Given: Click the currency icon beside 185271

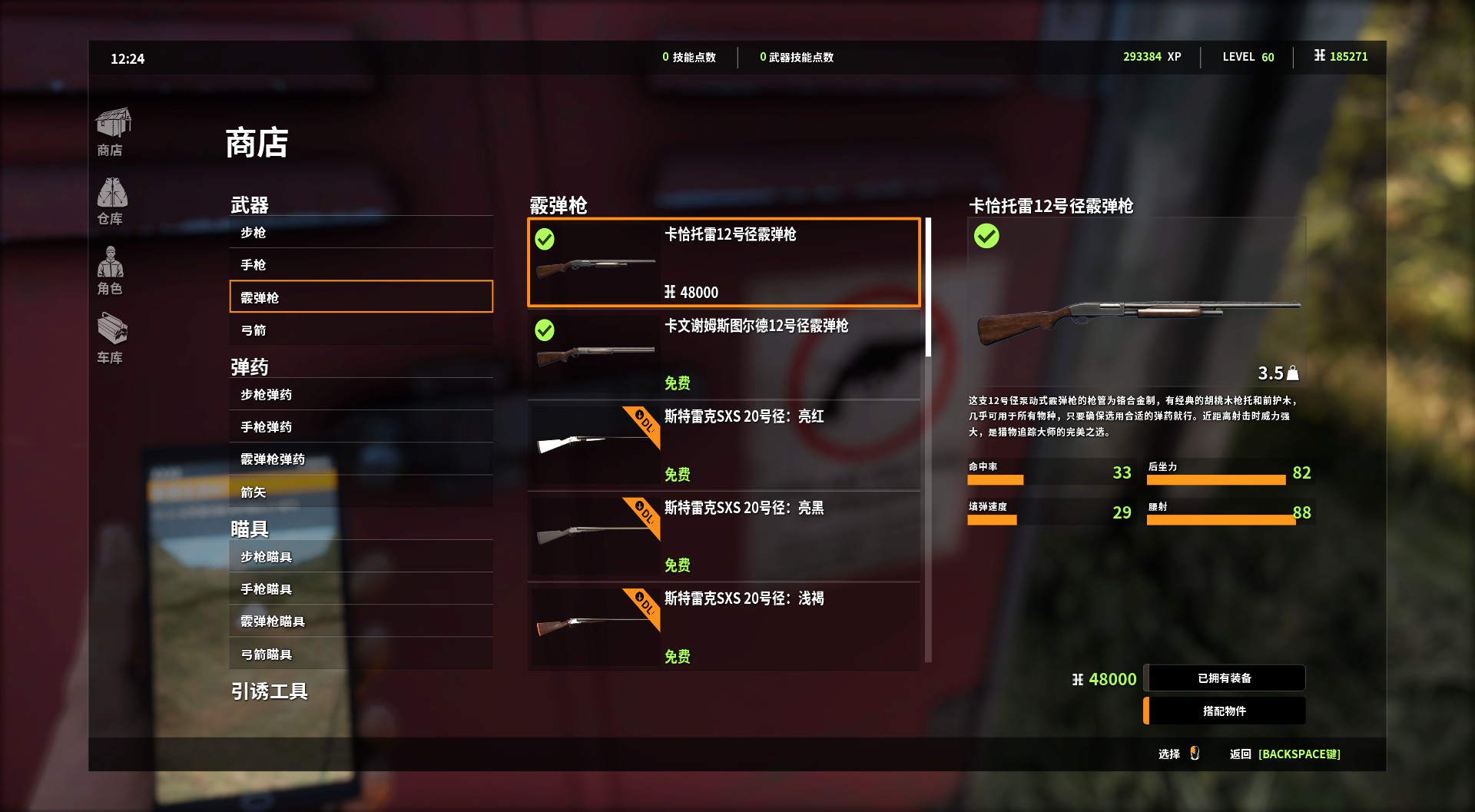Looking at the screenshot, I should coord(1319,56).
